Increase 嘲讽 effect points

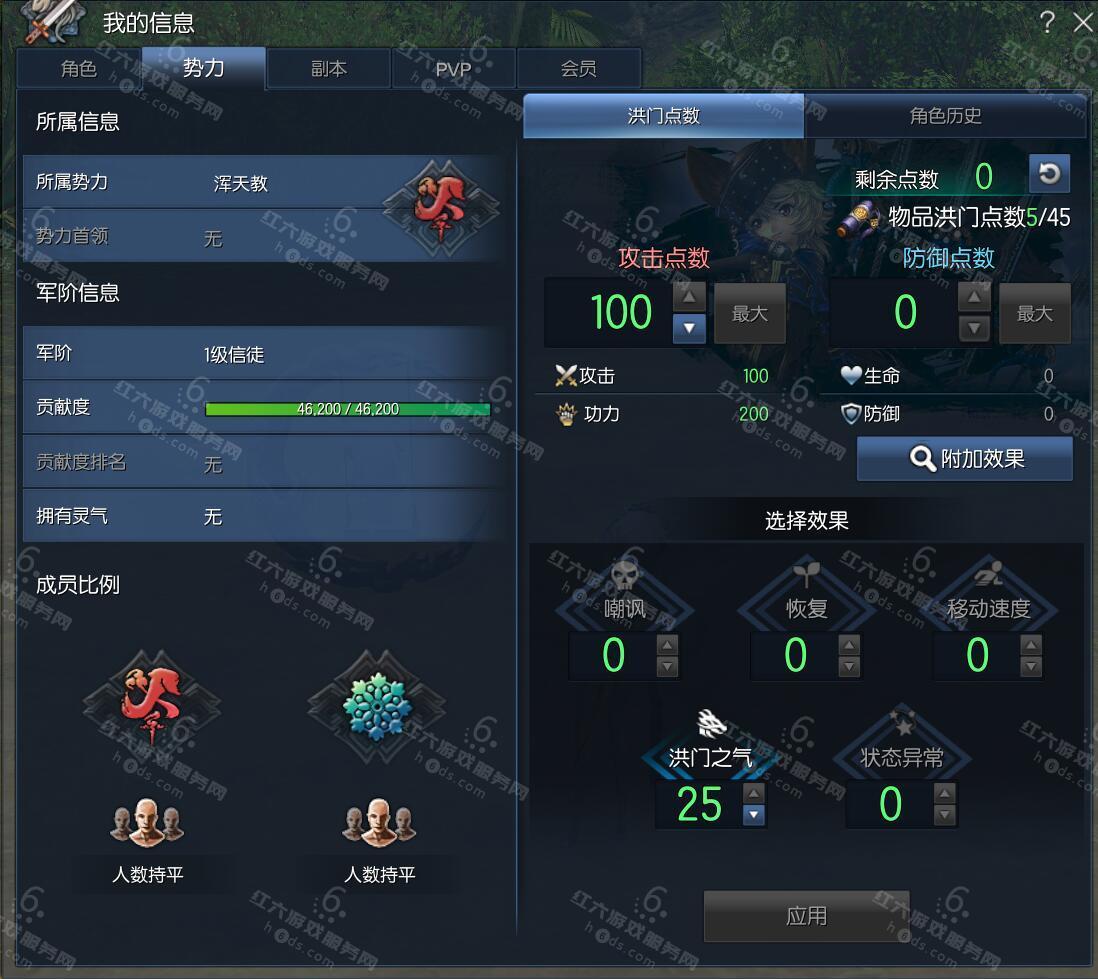(x=667, y=645)
